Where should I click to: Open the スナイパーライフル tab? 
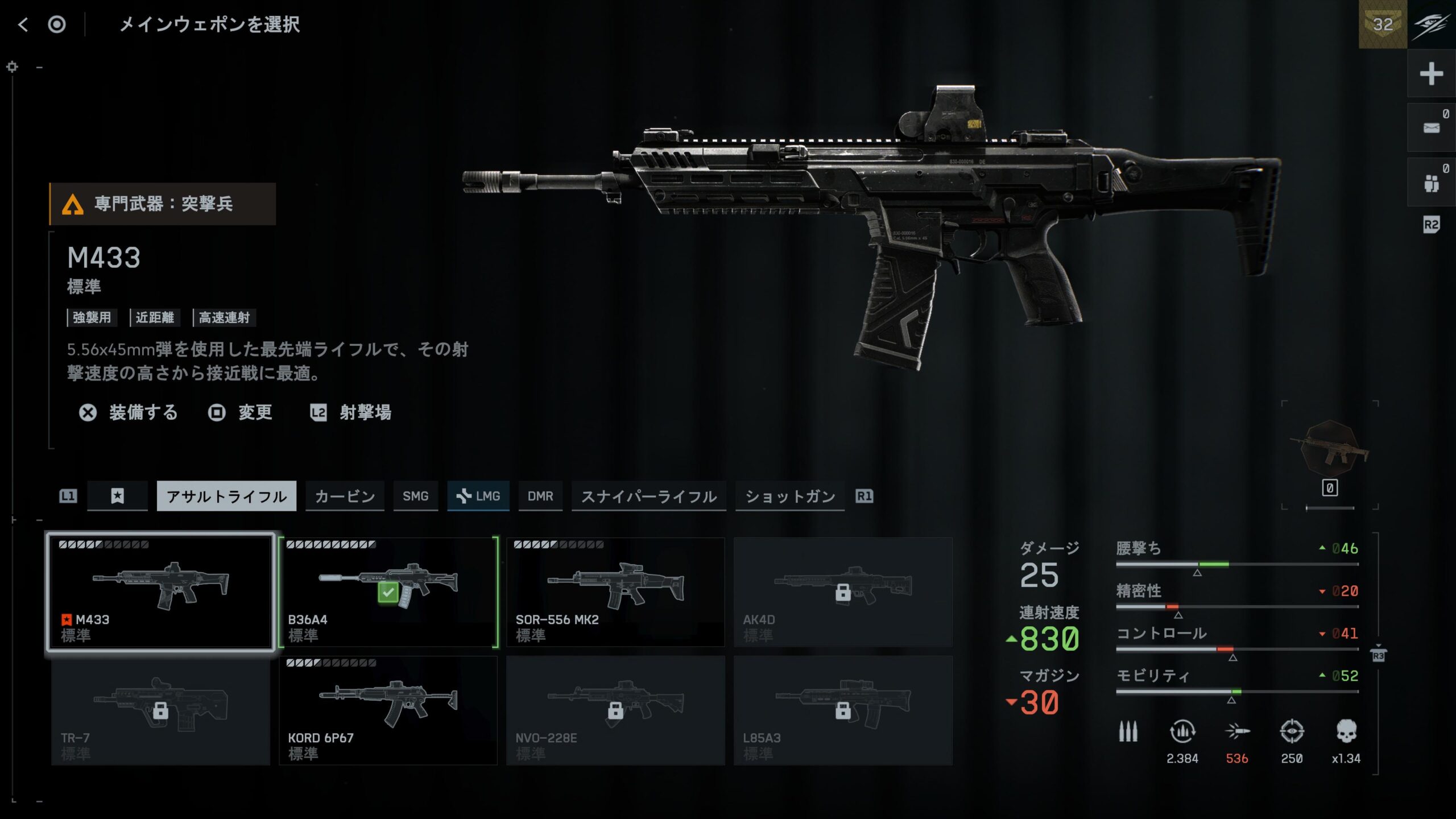point(648,496)
